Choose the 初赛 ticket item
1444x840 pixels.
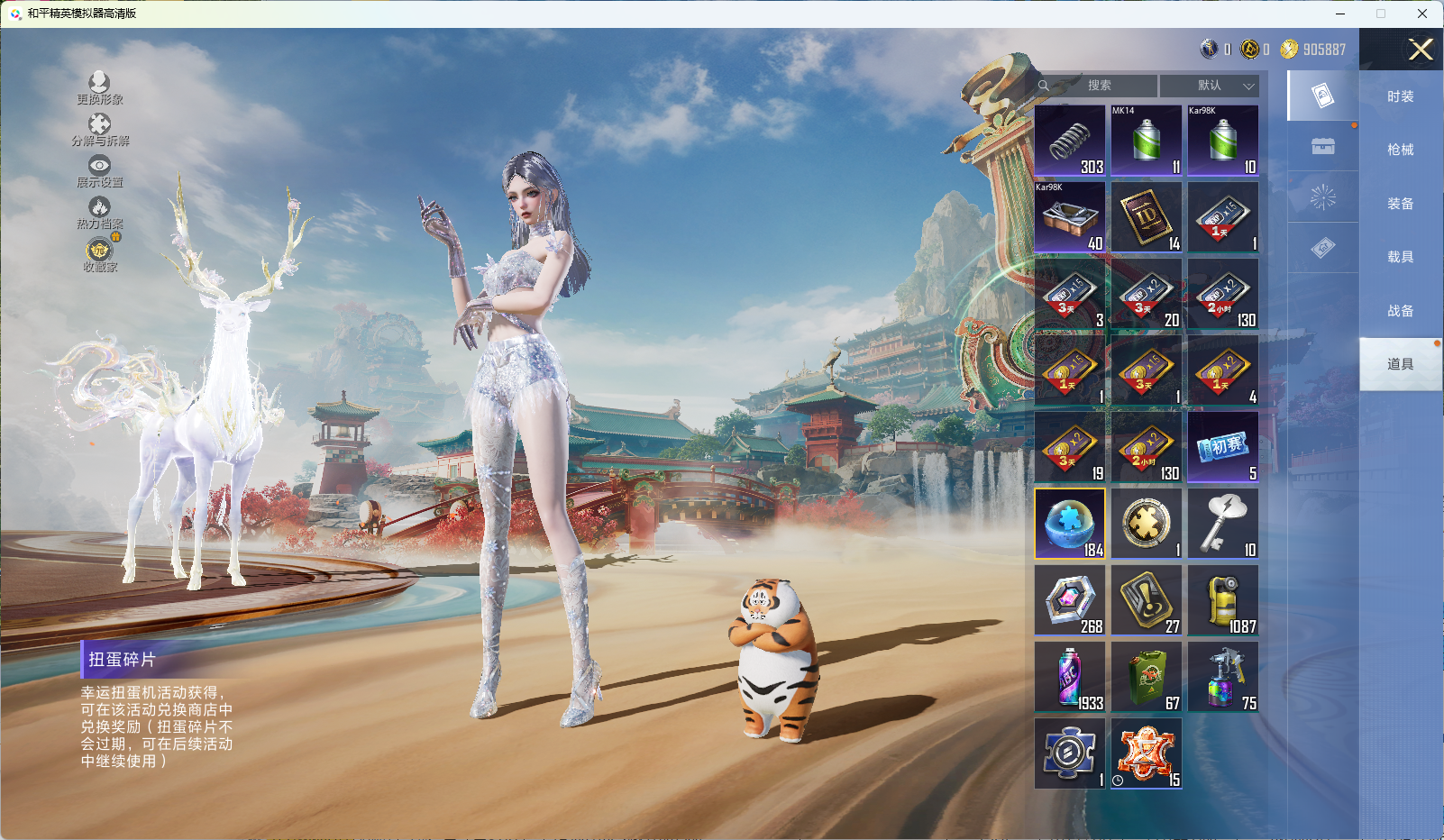[x=1223, y=447]
